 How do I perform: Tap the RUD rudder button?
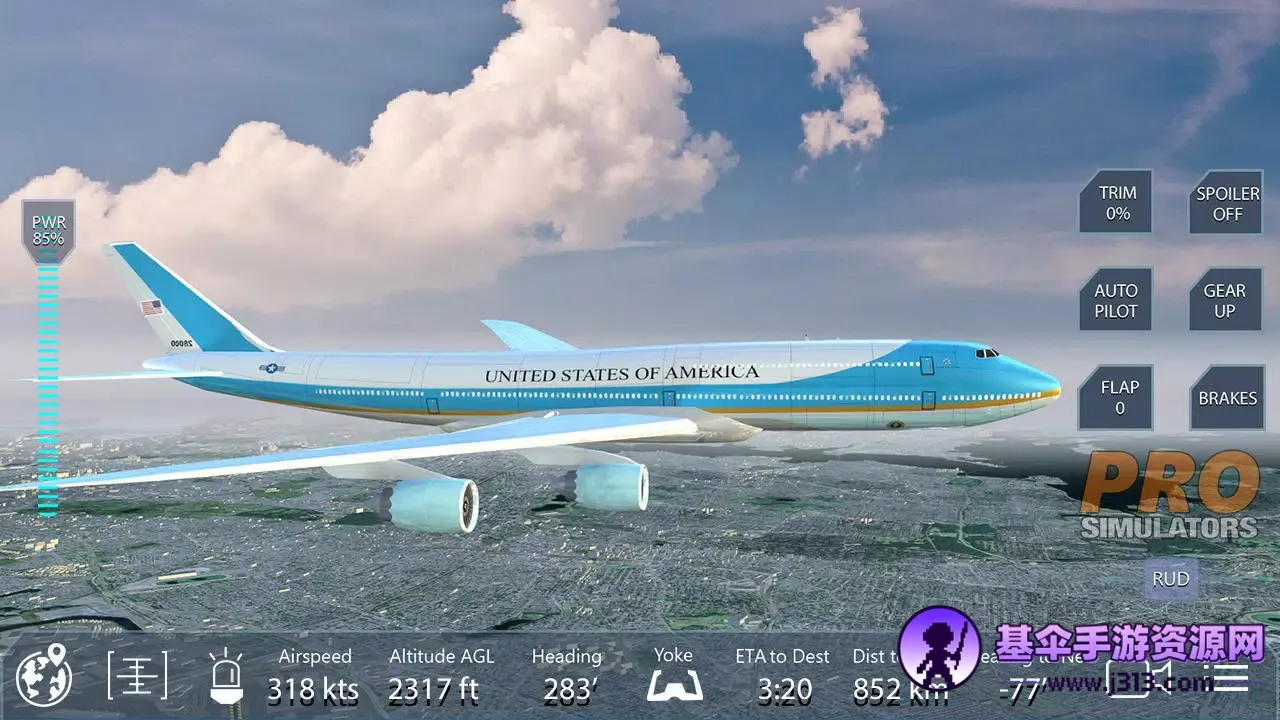(x=1171, y=579)
